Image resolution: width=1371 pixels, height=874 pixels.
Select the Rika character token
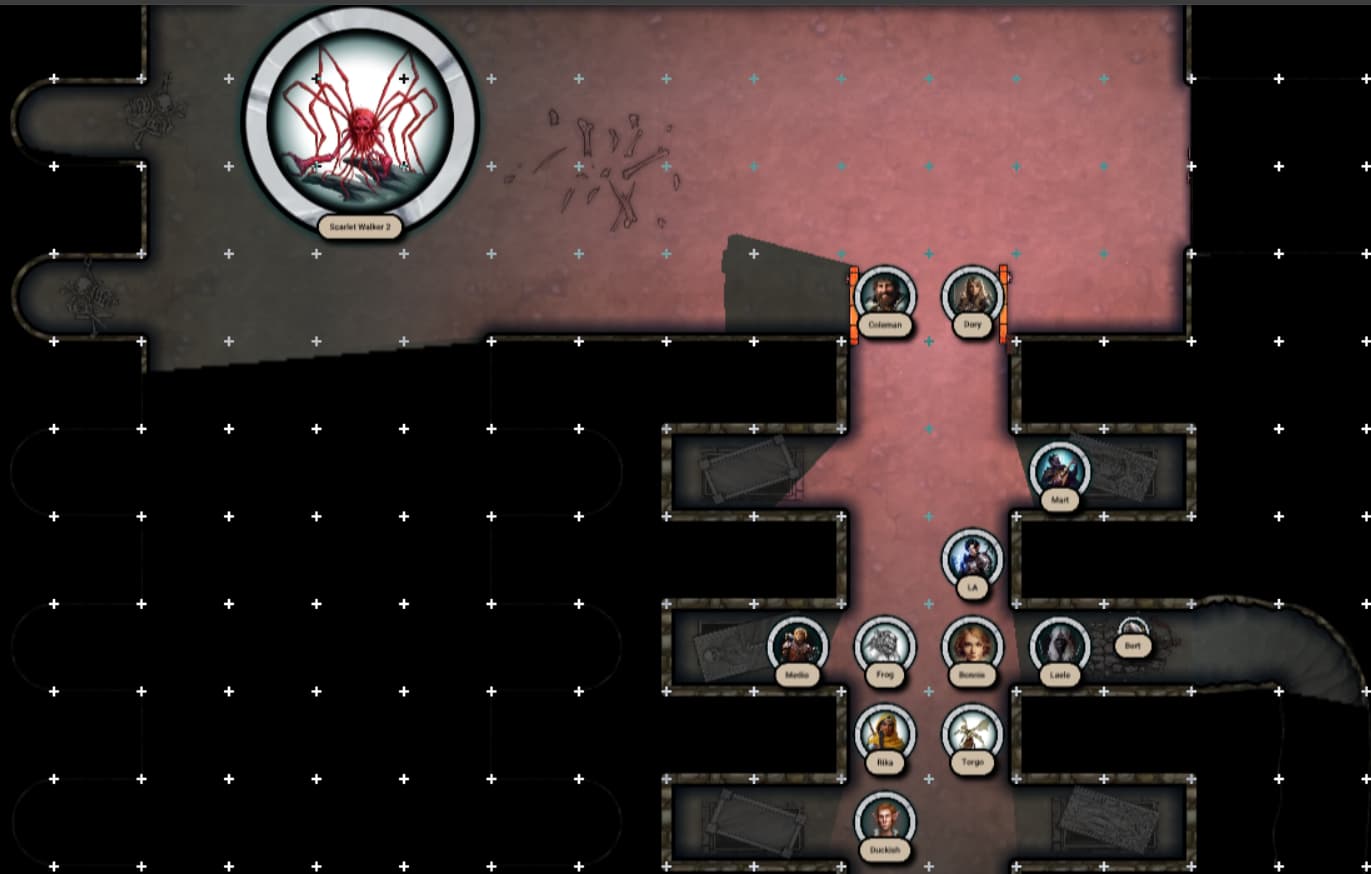point(885,734)
